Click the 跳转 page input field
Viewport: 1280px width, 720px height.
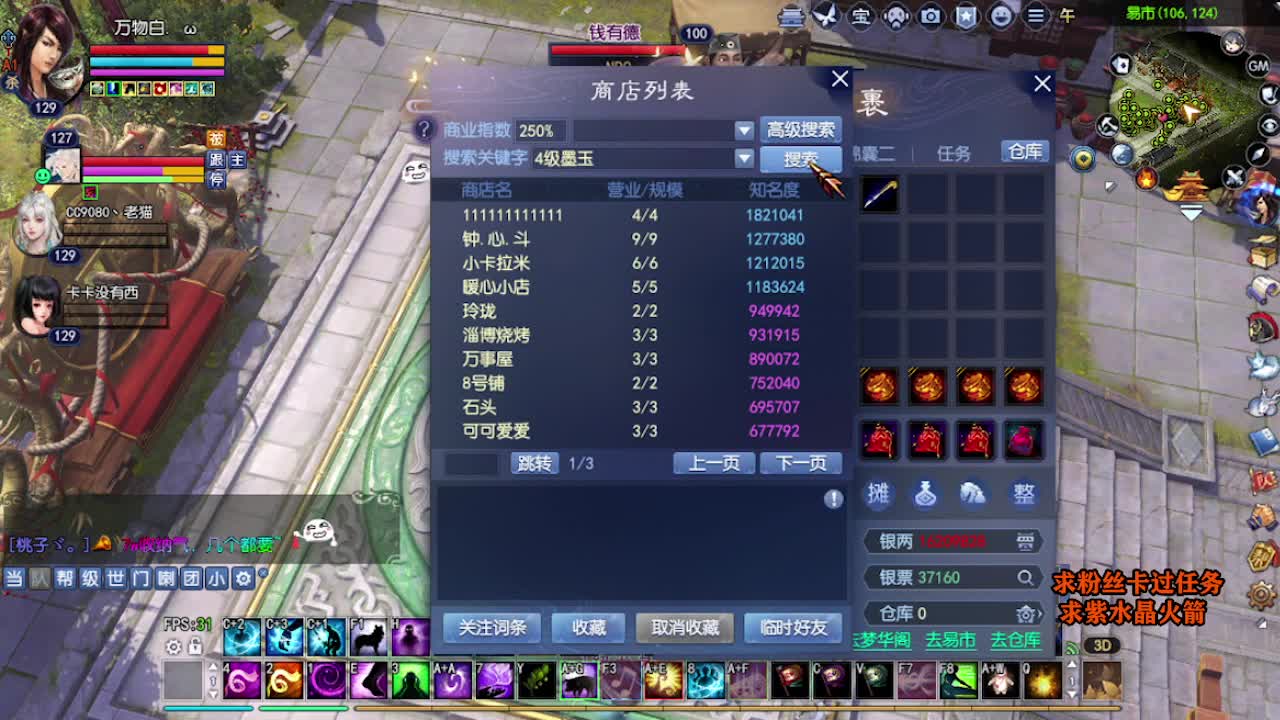472,463
